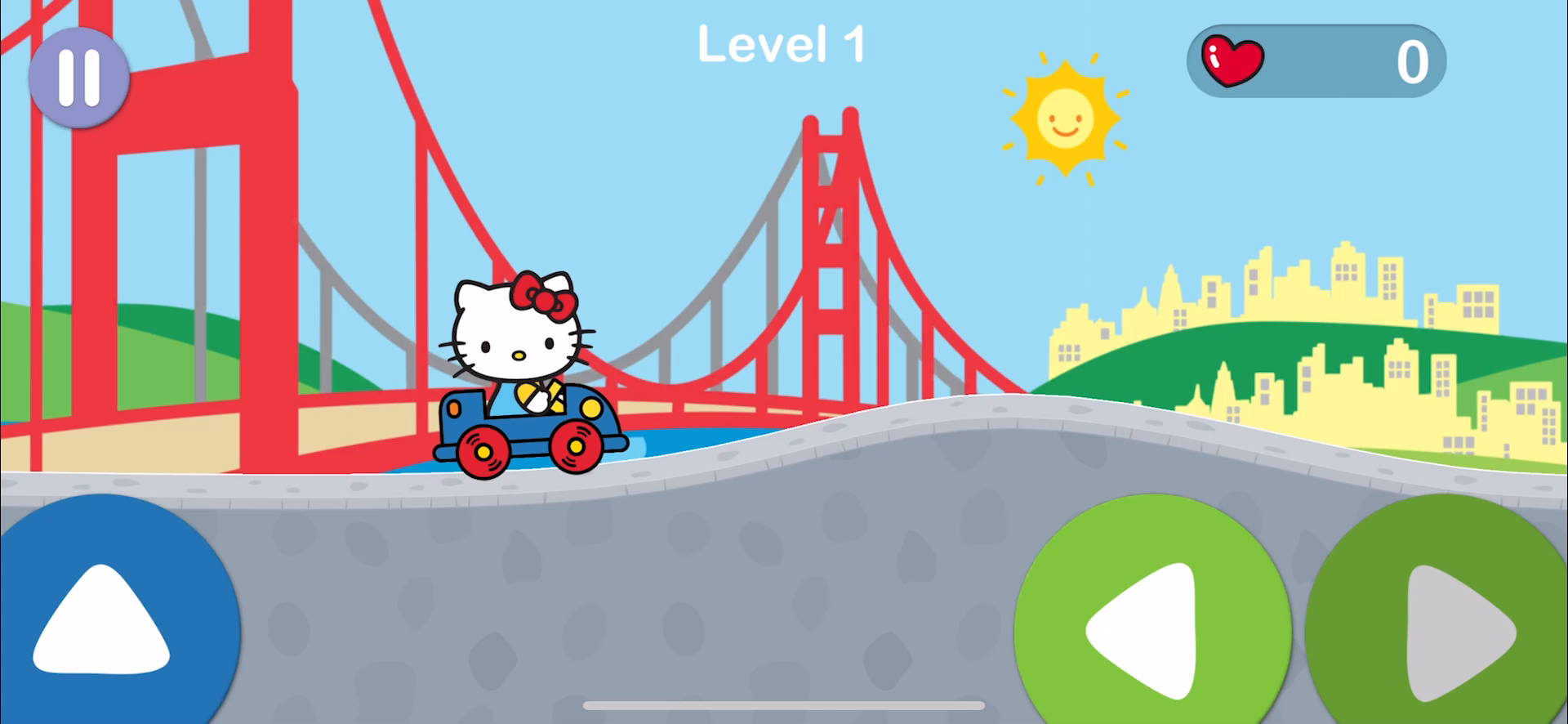This screenshot has height=724, width=1568.
Task: Click the yellow headlight on the car
Action: [x=590, y=409]
